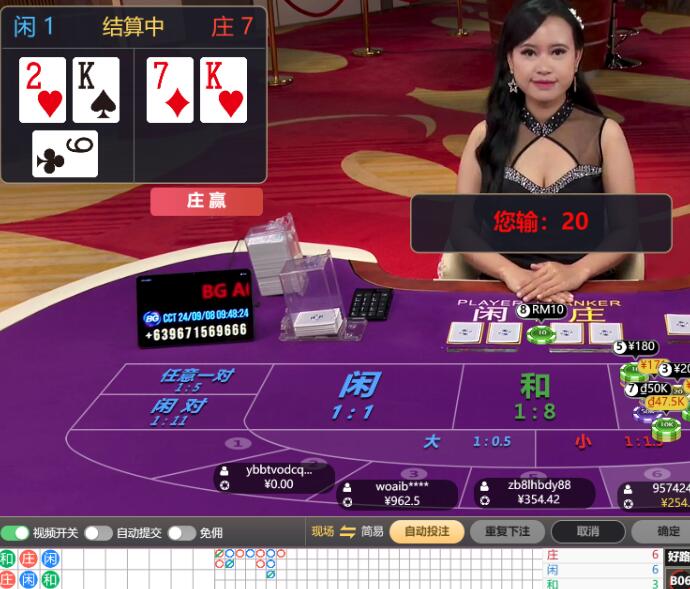Select the 任意一对 1:5 bet area
Image resolution: width=690 pixels, height=589 pixels.
pos(196,380)
